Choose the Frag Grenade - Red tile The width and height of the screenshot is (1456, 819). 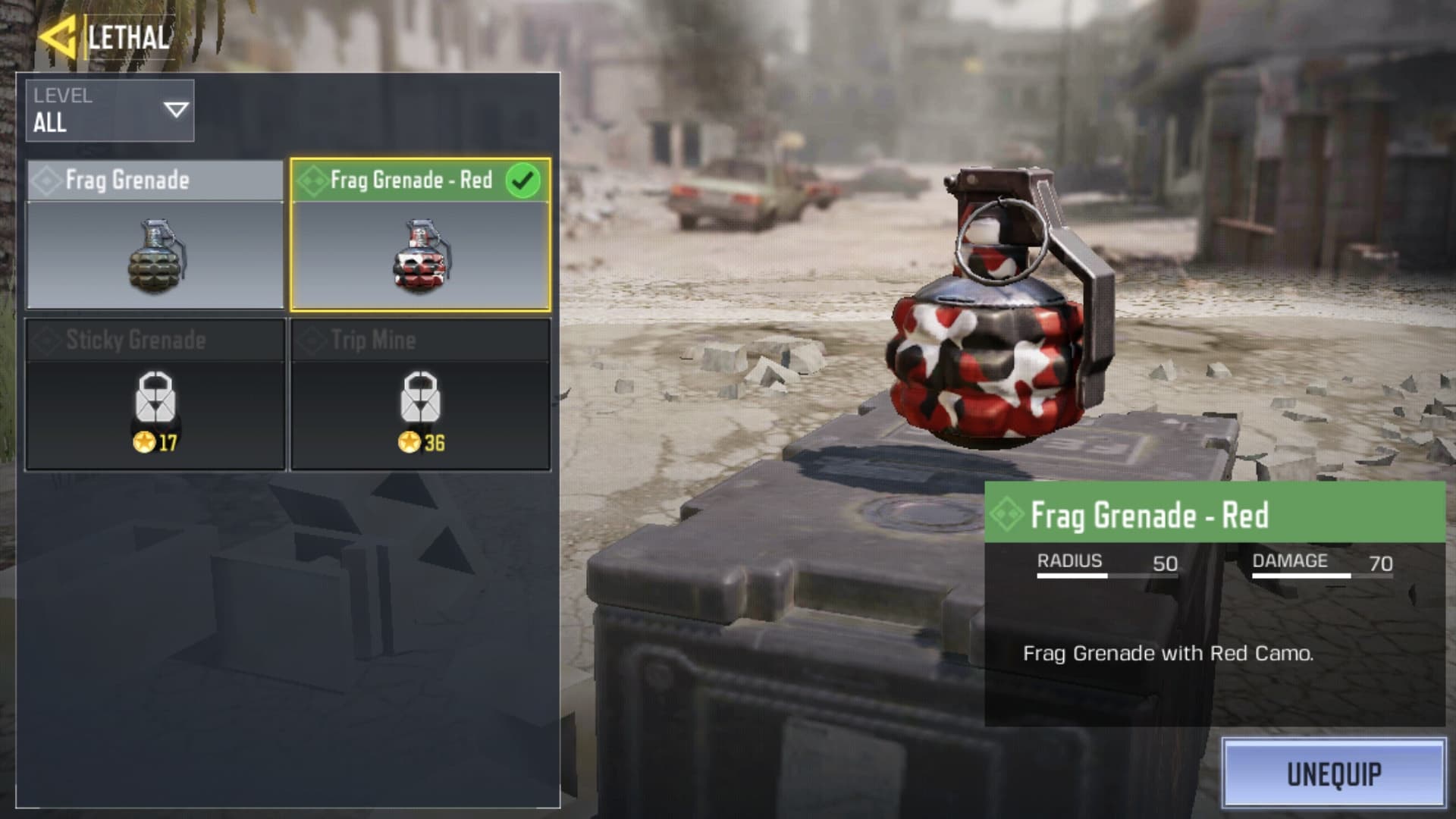[x=420, y=235]
